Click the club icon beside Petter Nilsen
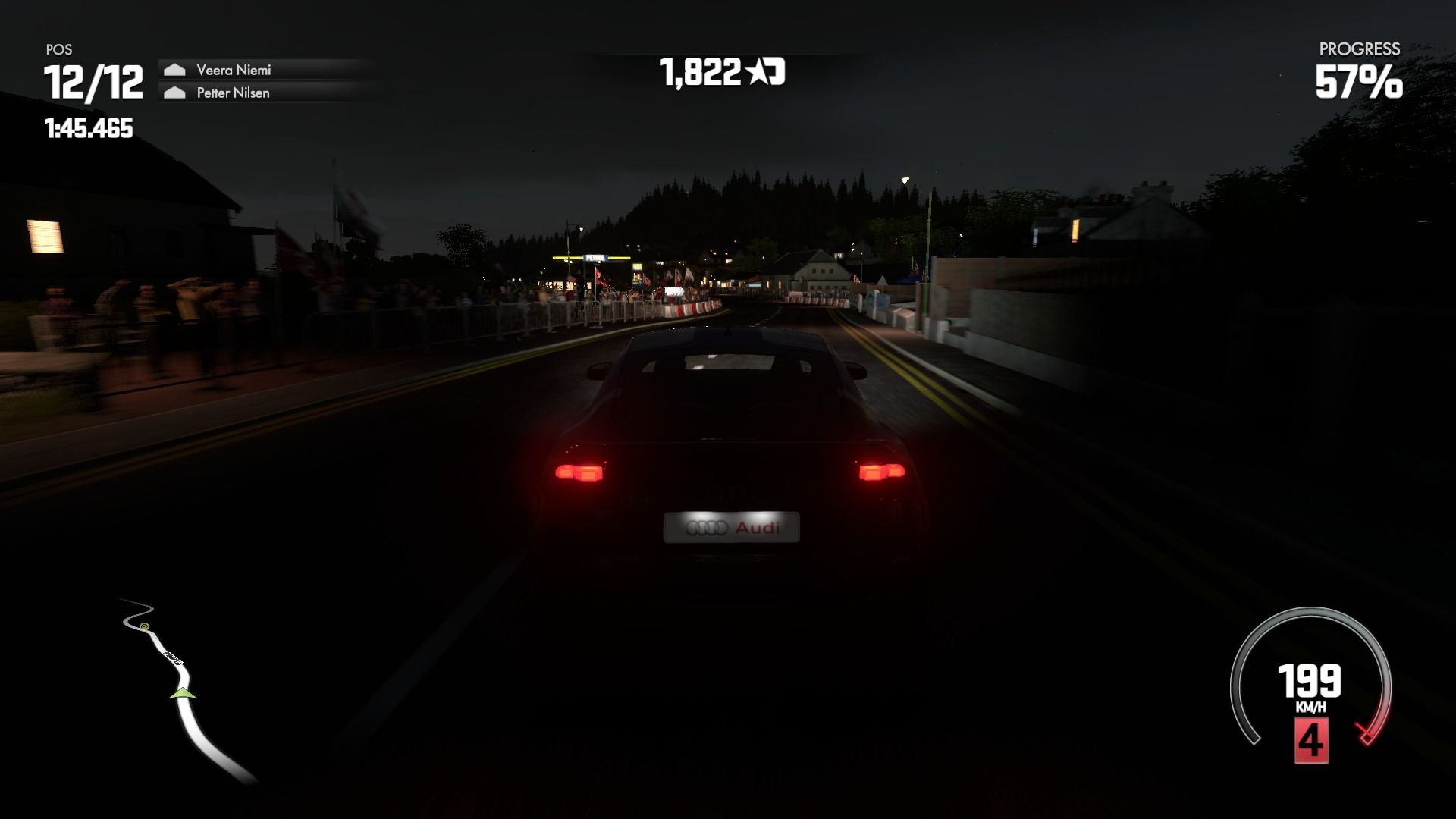This screenshot has width=1456, height=819. click(175, 94)
